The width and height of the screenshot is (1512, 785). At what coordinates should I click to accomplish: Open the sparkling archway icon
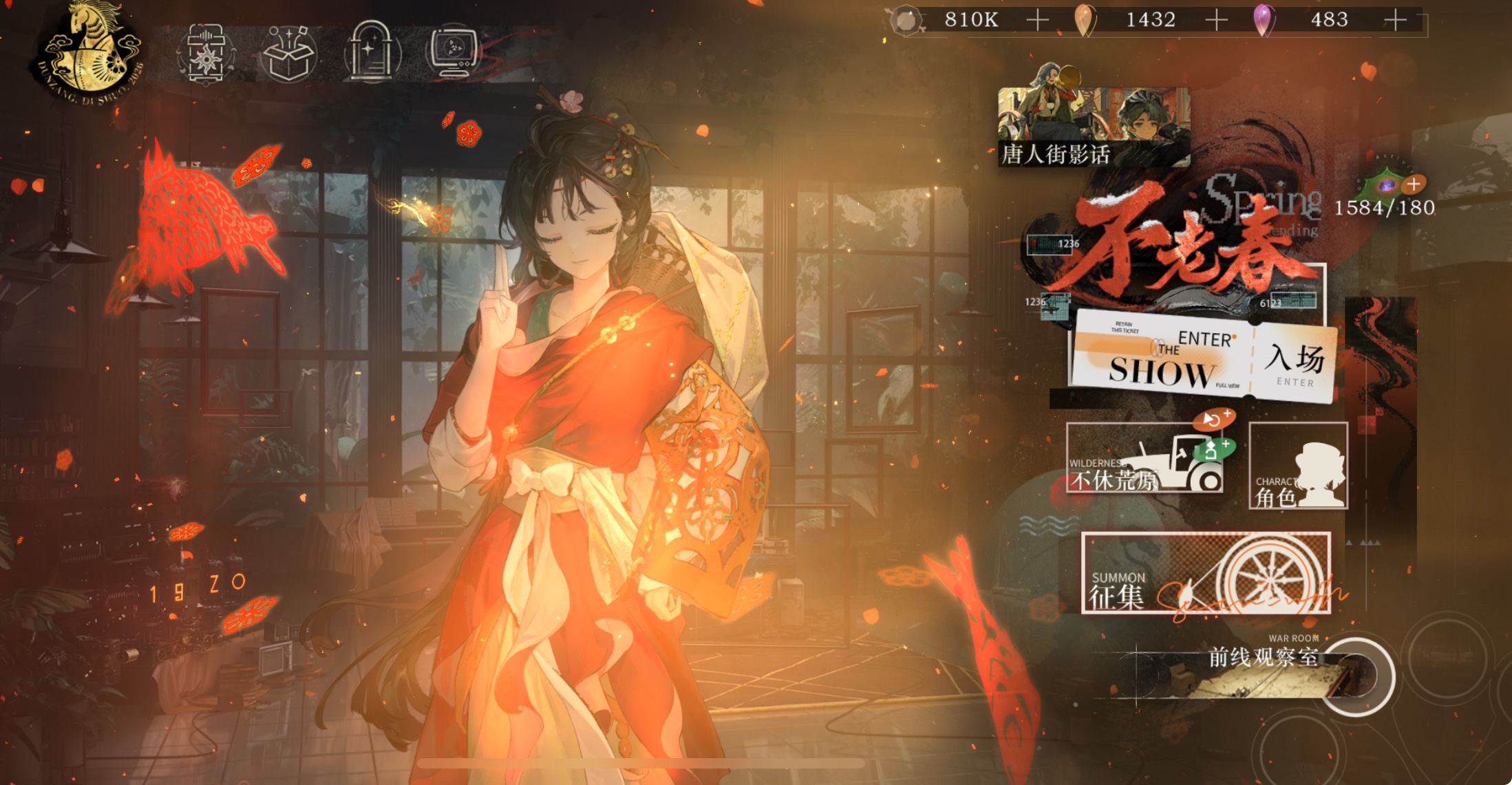pos(372,52)
